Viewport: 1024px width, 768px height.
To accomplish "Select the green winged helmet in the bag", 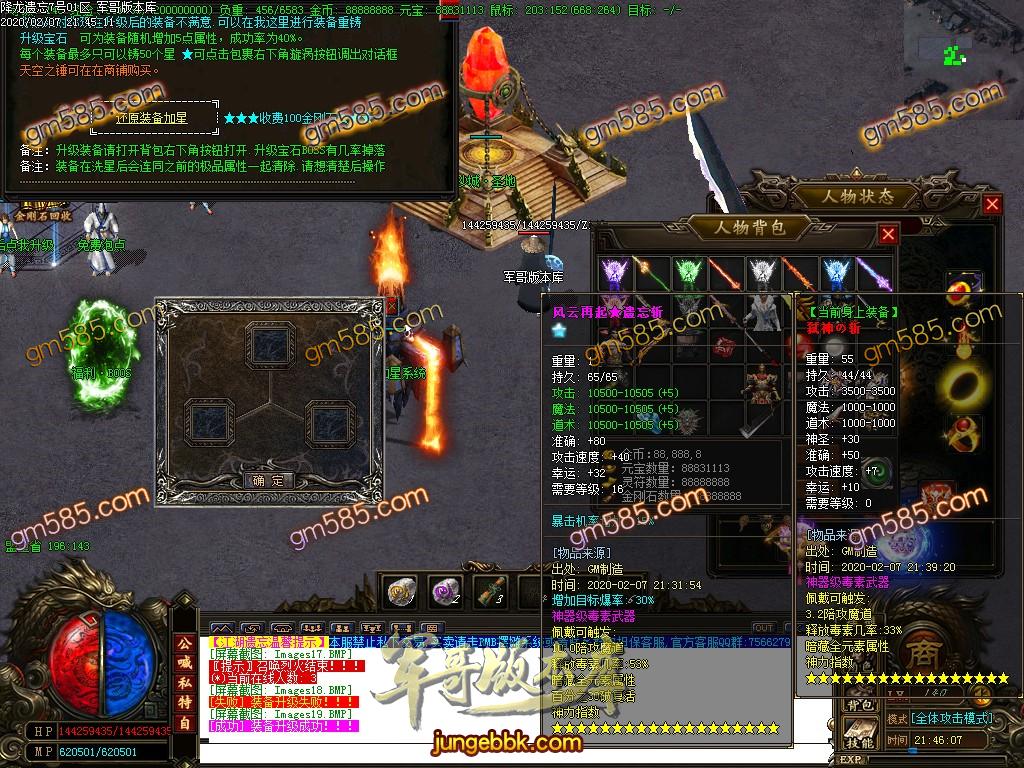I will coord(687,273).
